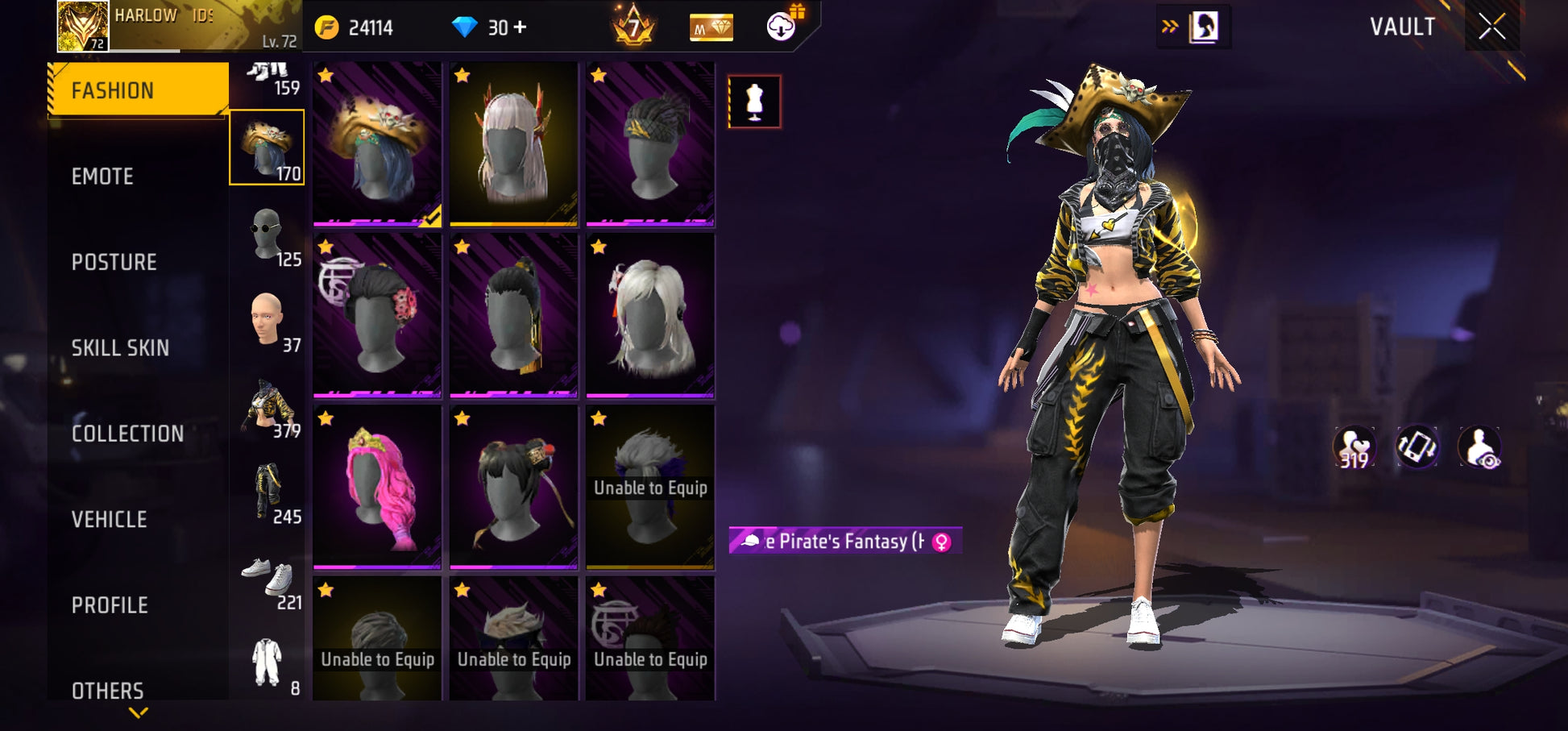Equip the pink hair with crown
The image size is (1568, 731).
coord(377,487)
